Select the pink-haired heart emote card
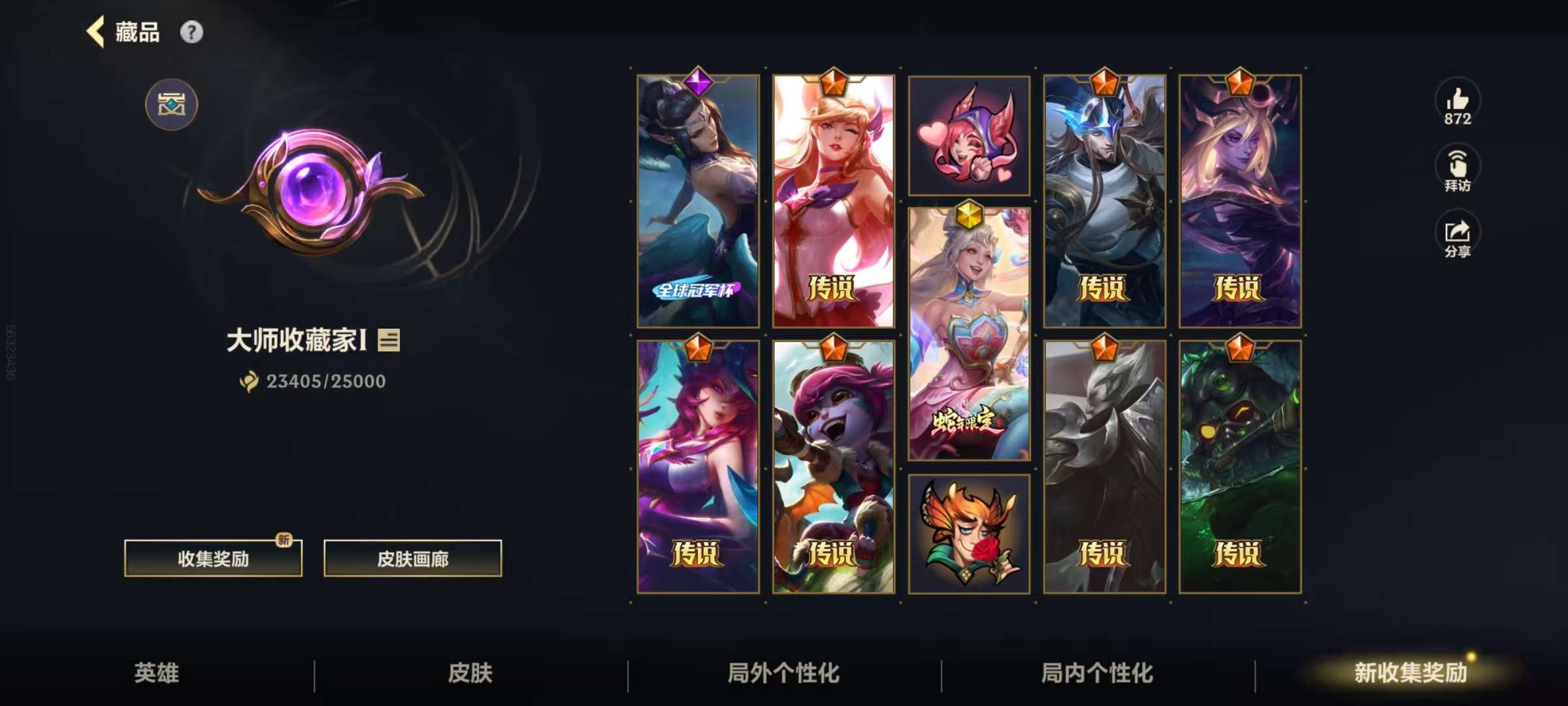The image size is (1568, 706). click(x=969, y=135)
